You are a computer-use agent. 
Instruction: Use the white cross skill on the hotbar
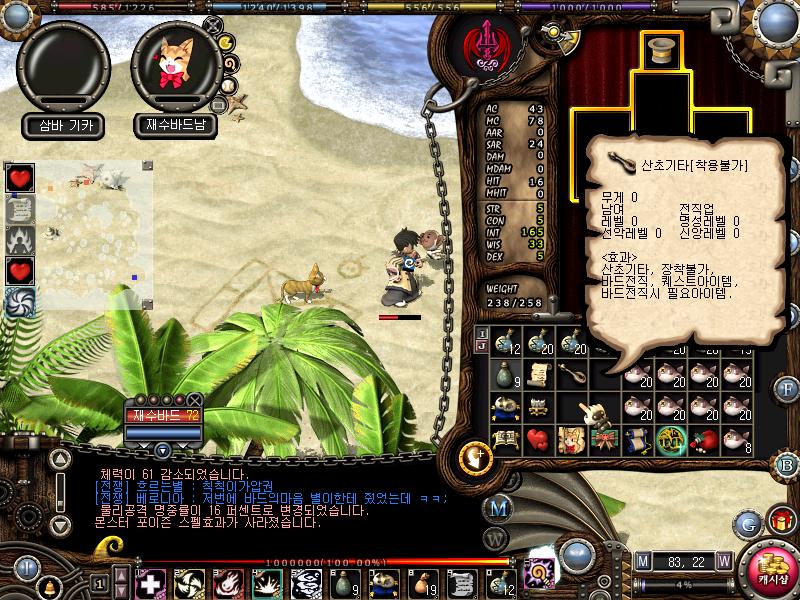coord(151,583)
